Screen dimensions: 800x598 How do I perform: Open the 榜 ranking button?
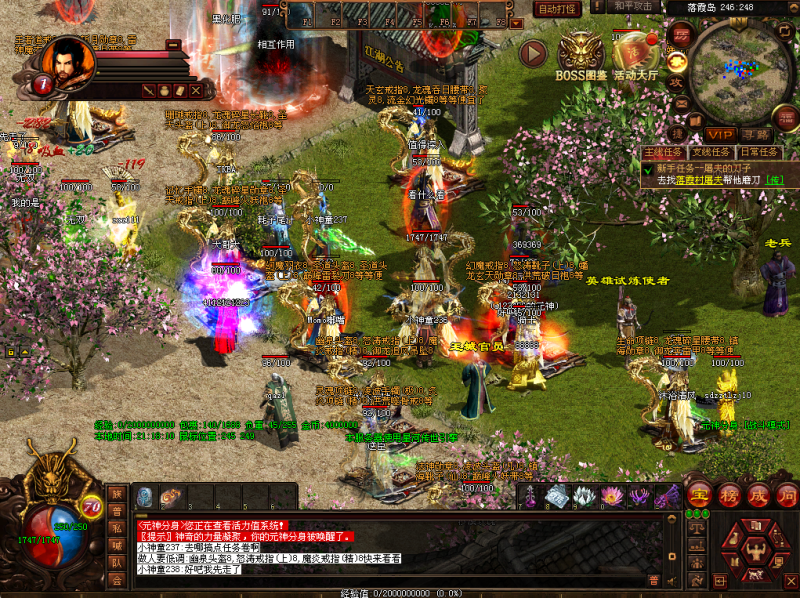pos(731,494)
